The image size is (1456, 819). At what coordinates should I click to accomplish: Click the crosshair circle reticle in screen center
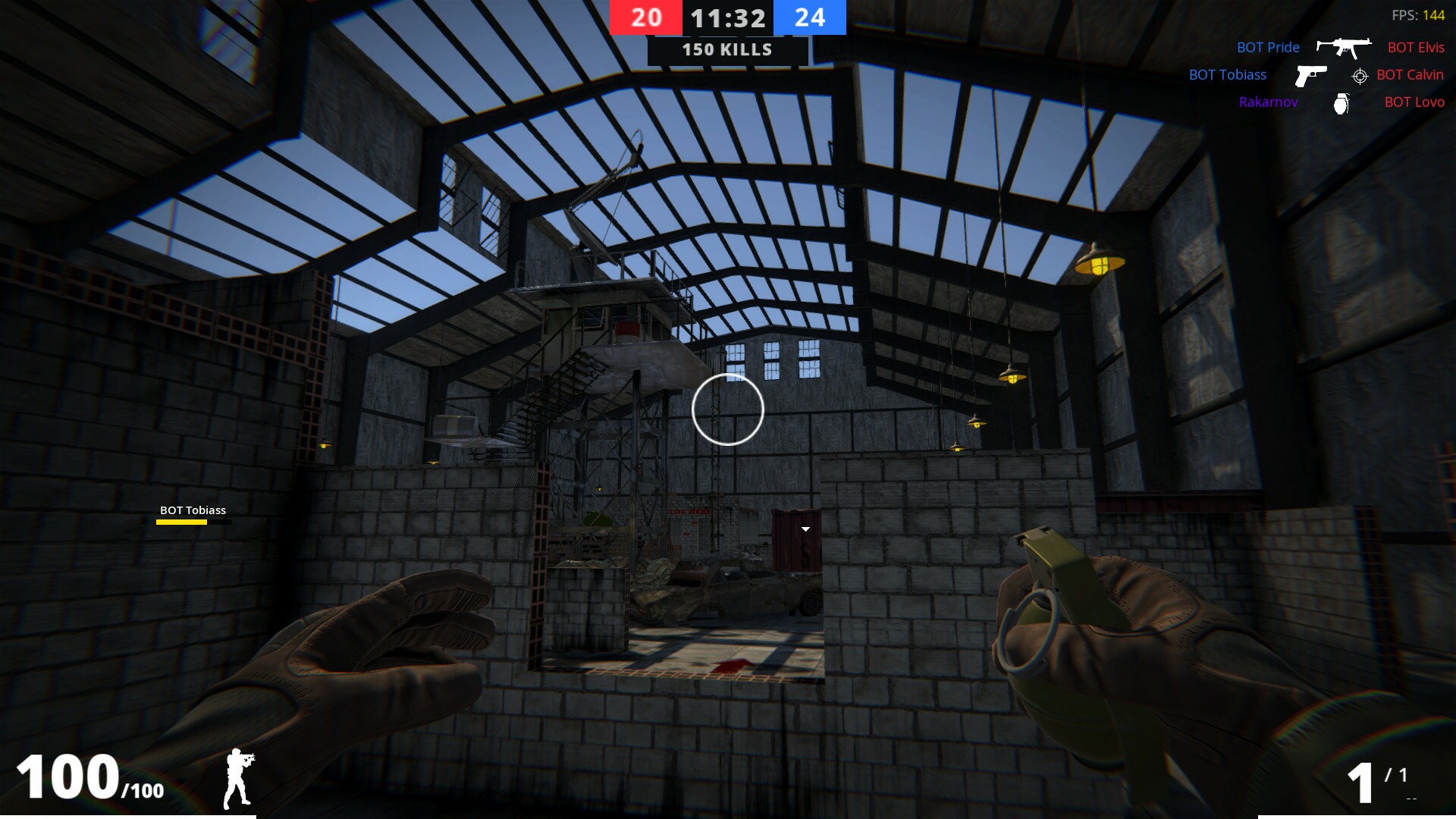click(728, 409)
